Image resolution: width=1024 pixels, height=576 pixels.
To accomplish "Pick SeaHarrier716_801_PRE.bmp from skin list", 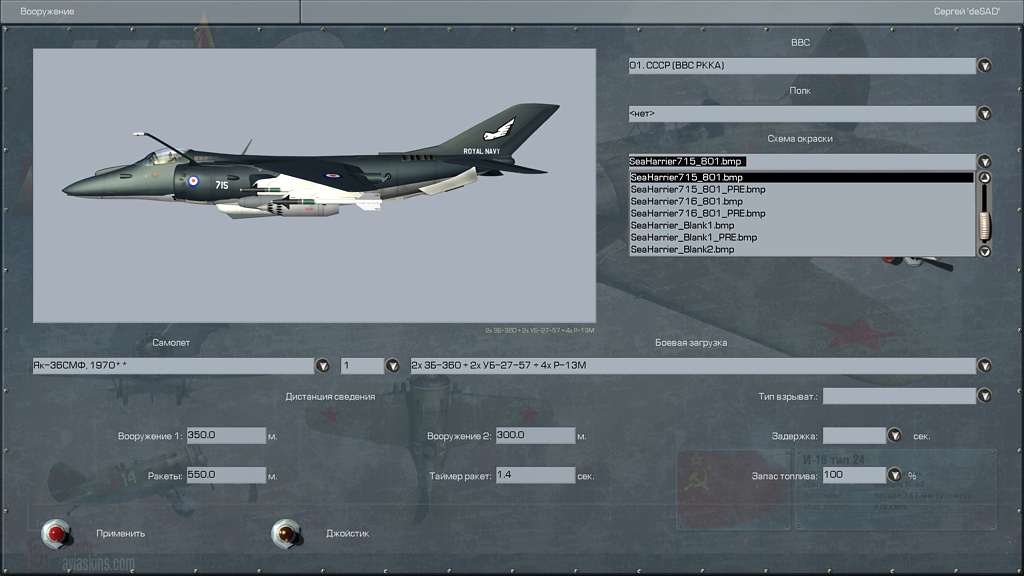I will pyautogui.click(x=698, y=213).
